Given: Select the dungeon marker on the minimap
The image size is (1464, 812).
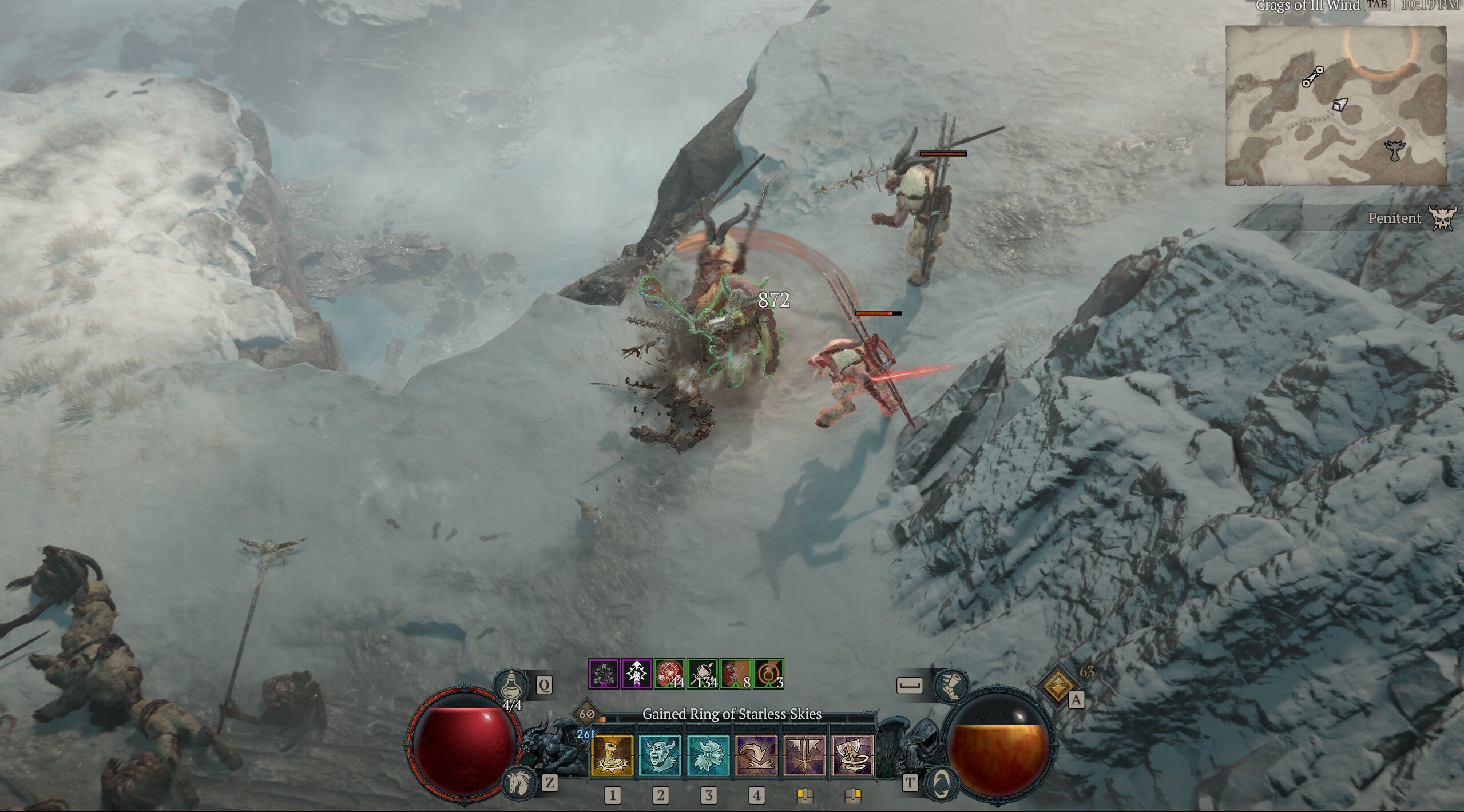Looking at the screenshot, I should 1396,151.
